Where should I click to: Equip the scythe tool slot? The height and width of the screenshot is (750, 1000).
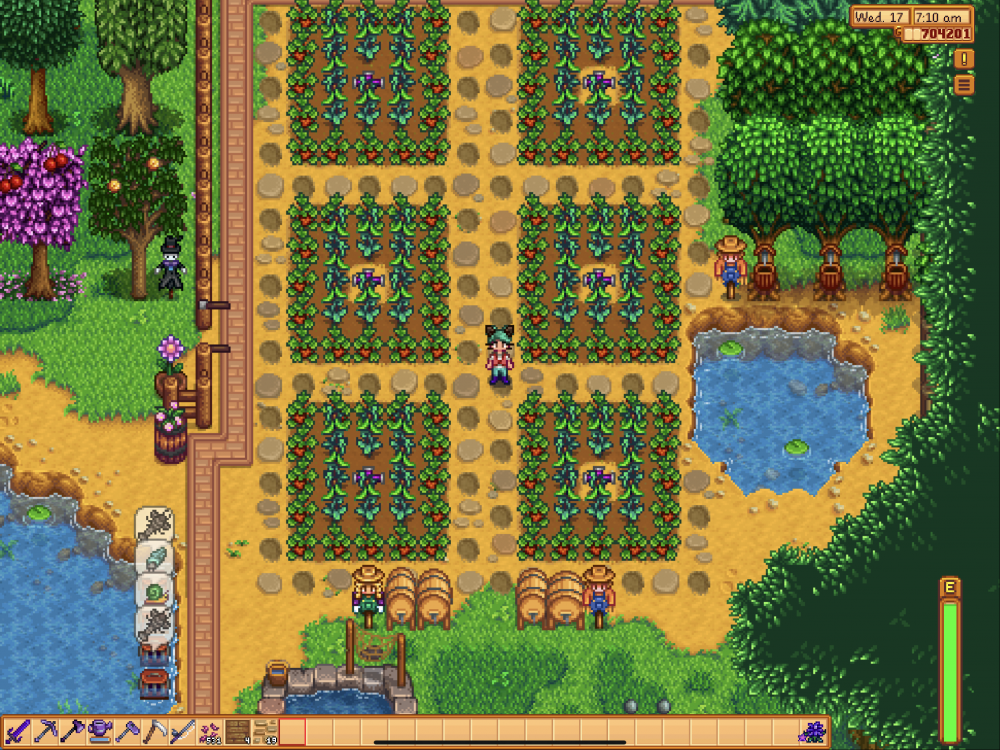(154, 732)
